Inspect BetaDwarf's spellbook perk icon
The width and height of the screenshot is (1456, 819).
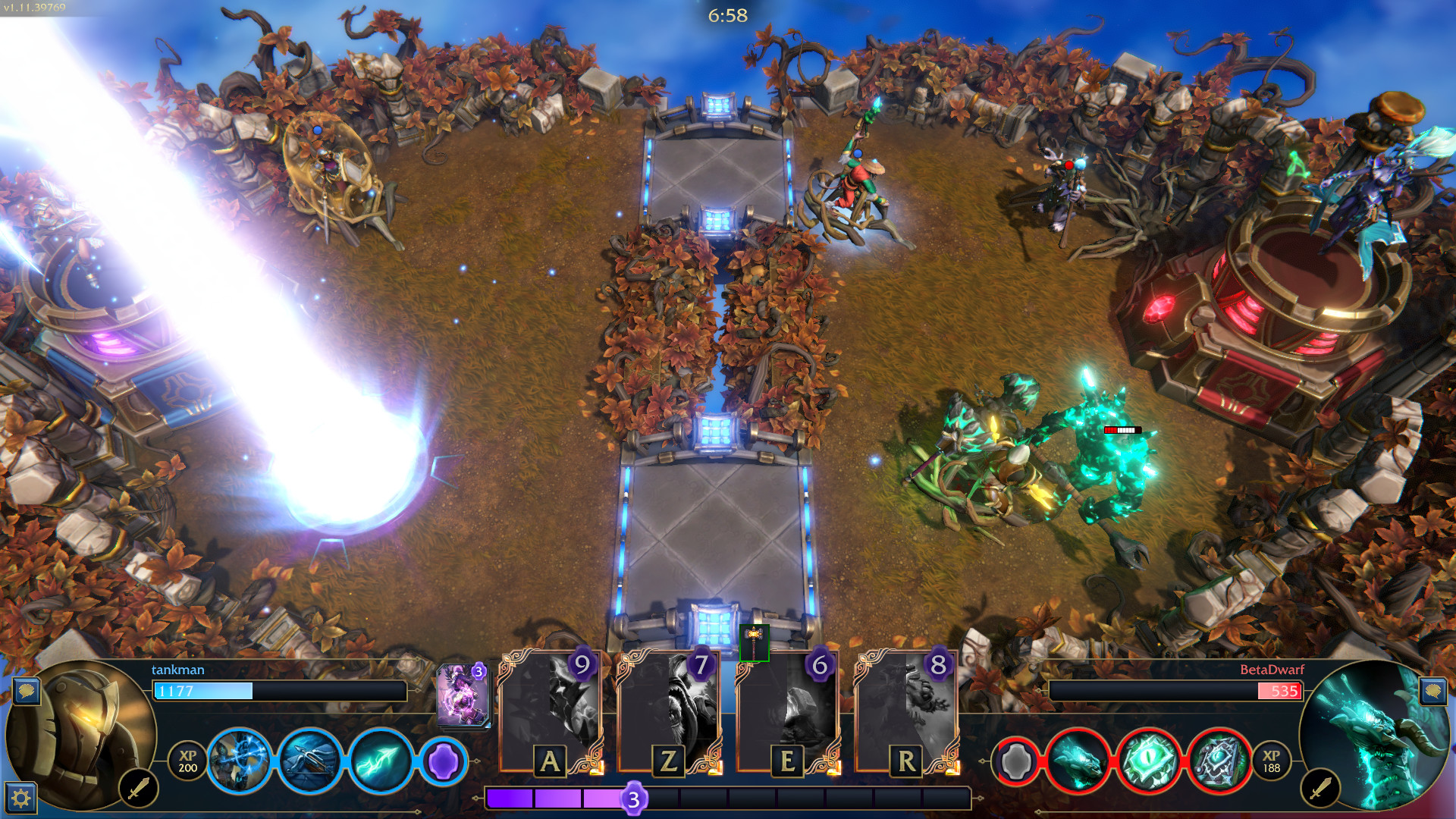(x=1219, y=761)
